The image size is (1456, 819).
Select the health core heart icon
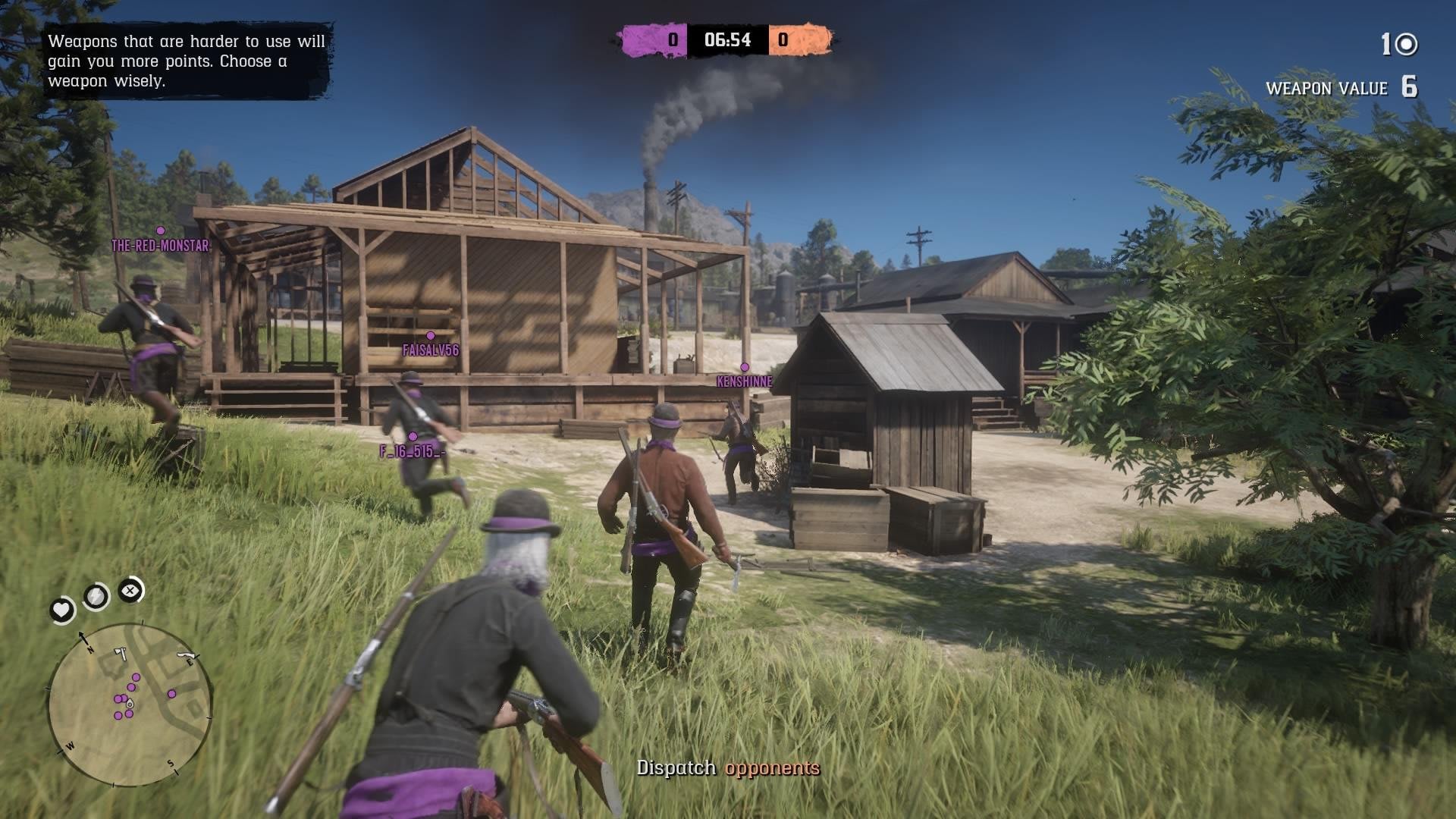tap(61, 610)
